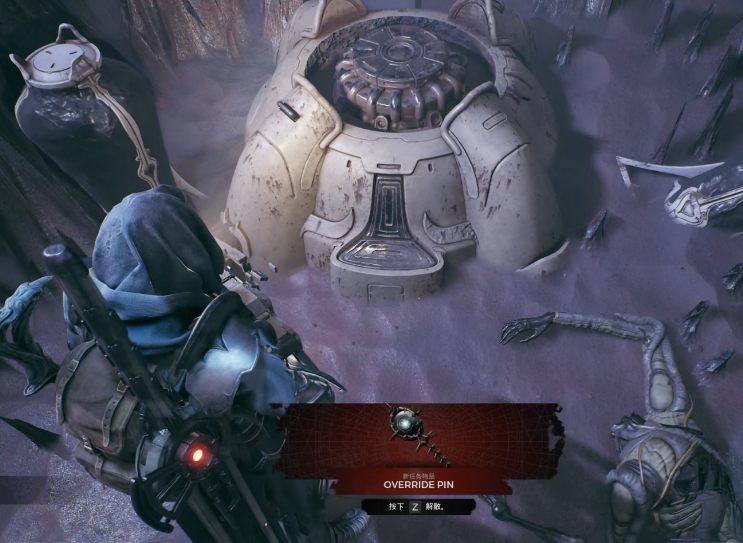743x543 pixels.
Task: Click the Override Pin item notification
Action: [419, 448]
